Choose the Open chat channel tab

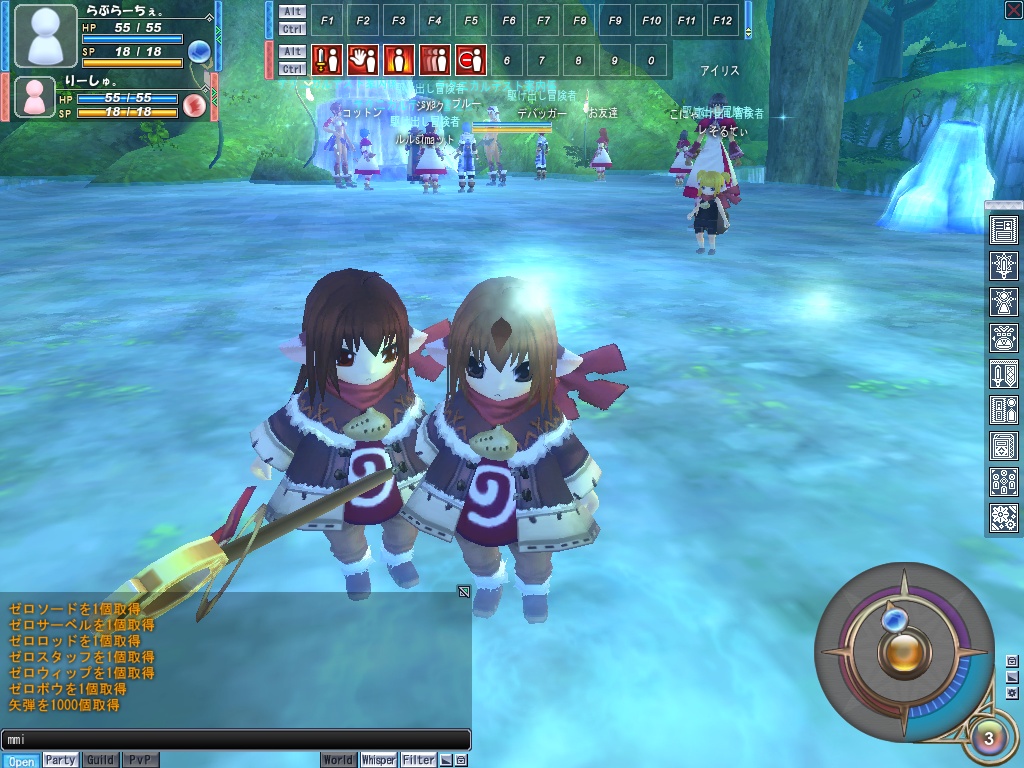(20, 761)
